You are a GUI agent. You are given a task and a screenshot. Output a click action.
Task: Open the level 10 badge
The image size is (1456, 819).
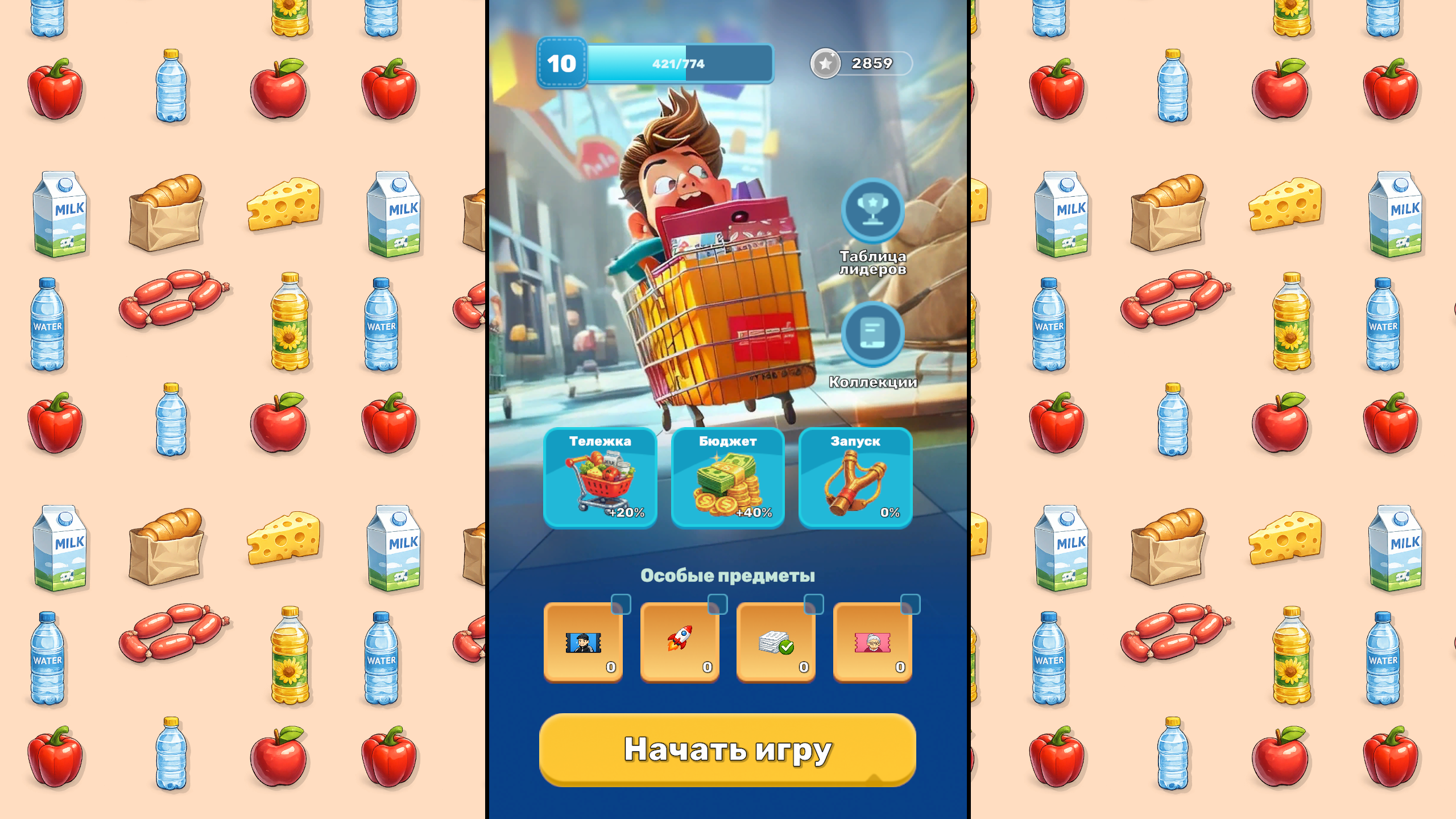click(x=561, y=63)
